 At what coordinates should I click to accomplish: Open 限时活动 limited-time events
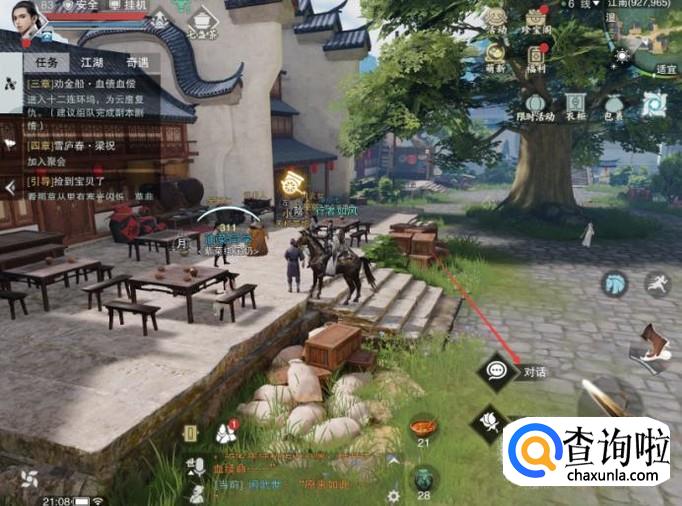[x=536, y=106]
